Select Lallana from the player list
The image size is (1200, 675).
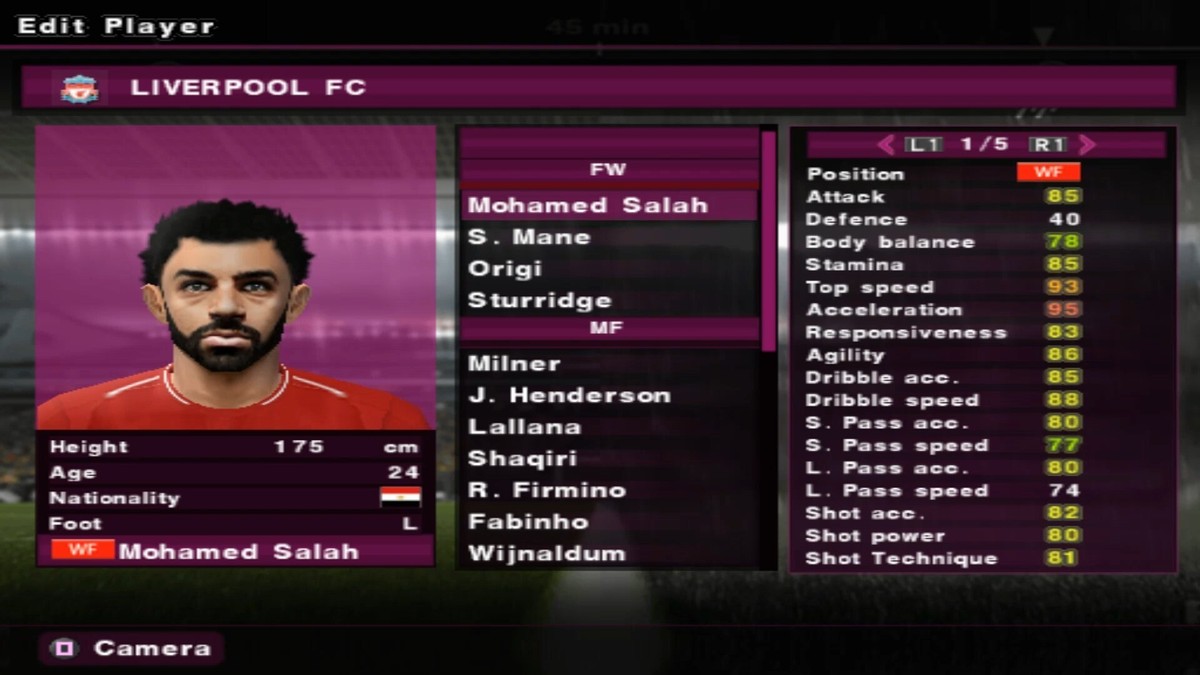click(524, 427)
